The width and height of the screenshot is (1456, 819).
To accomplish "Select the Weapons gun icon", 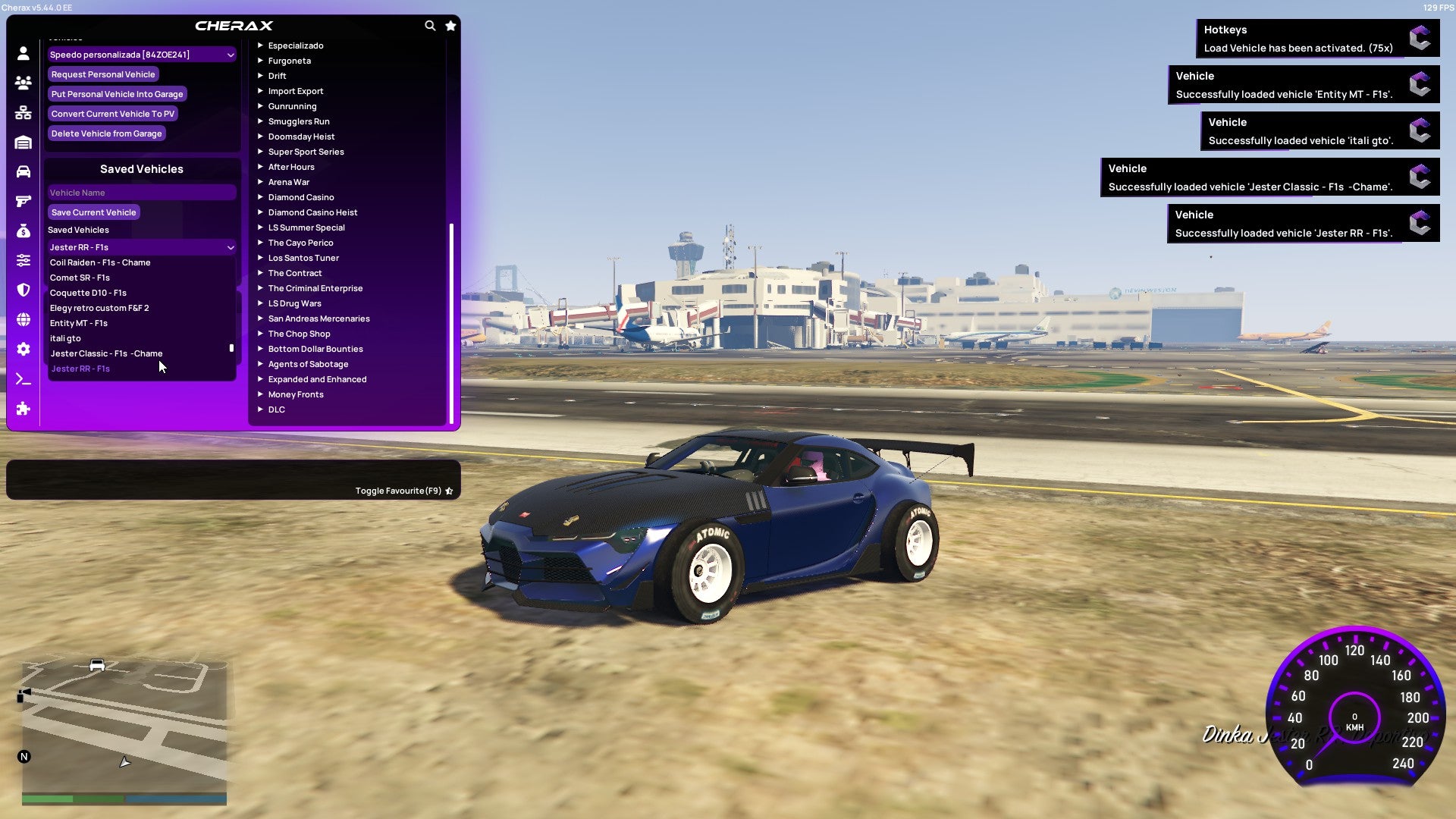I will pyautogui.click(x=23, y=199).
